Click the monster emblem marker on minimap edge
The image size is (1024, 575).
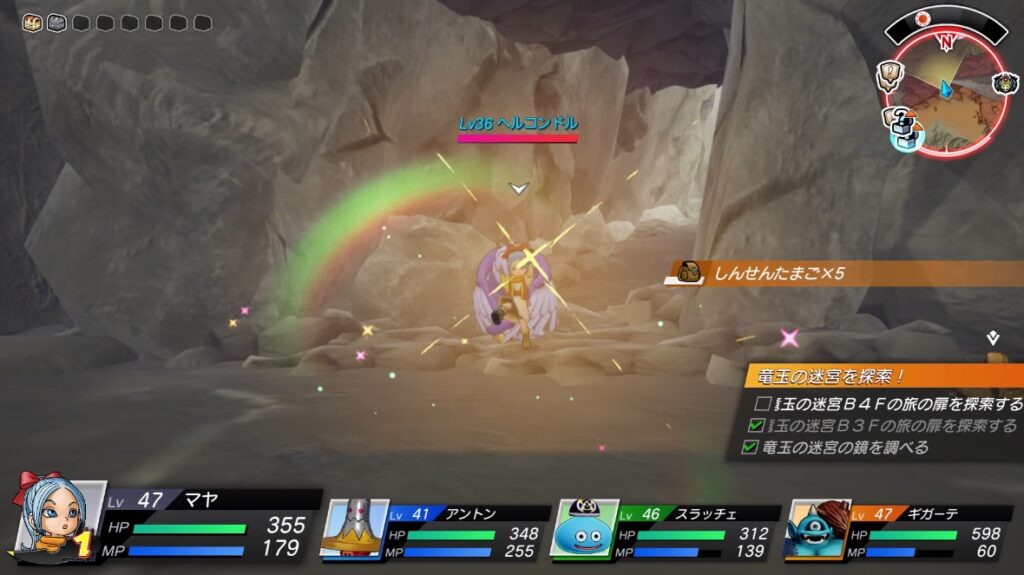click(x=1004, y=83)
